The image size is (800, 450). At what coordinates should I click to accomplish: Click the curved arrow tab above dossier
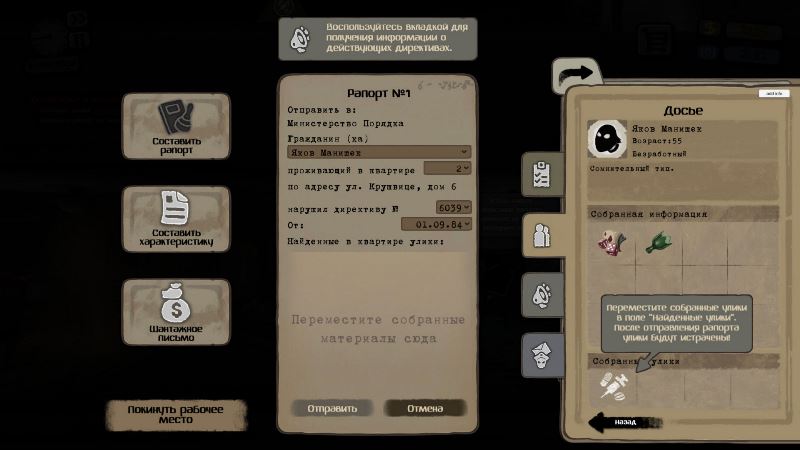pos(576,74)
